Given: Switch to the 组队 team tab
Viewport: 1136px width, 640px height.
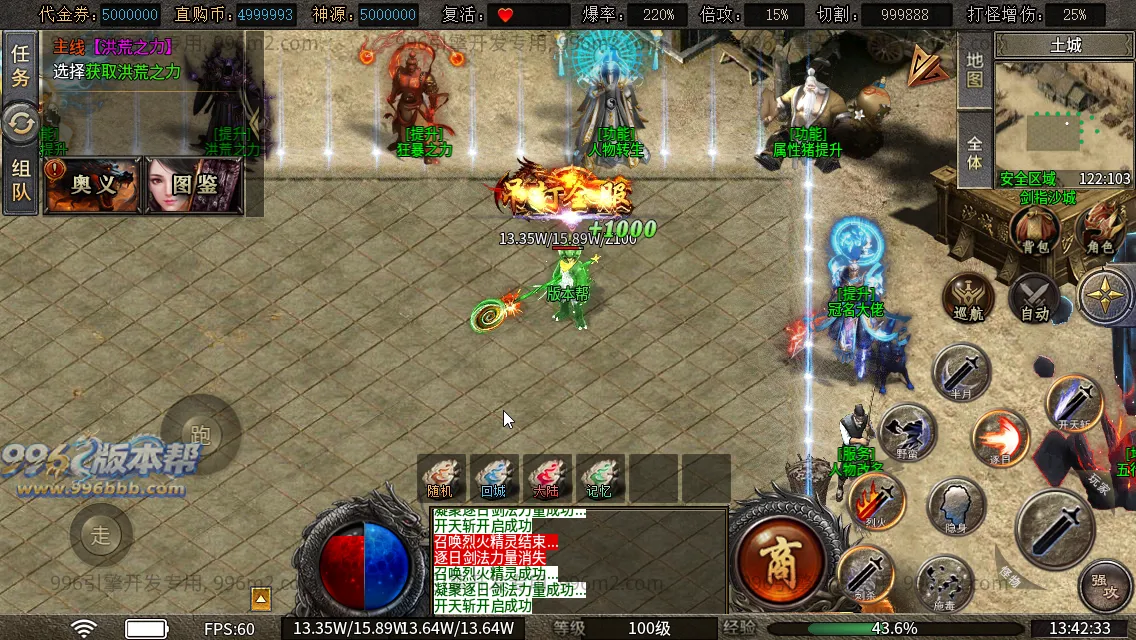Looking at the screenshot, I should (x=20, y=182).
